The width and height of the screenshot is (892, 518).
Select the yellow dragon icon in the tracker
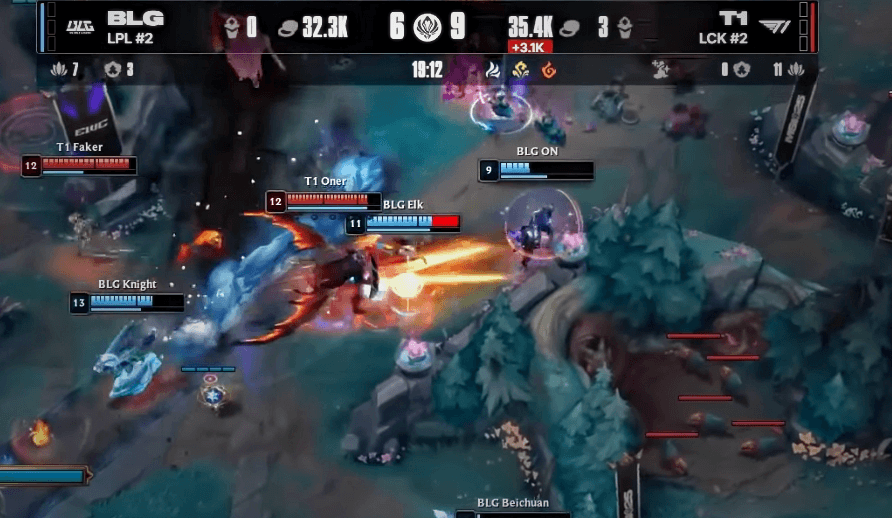[520, 71]
